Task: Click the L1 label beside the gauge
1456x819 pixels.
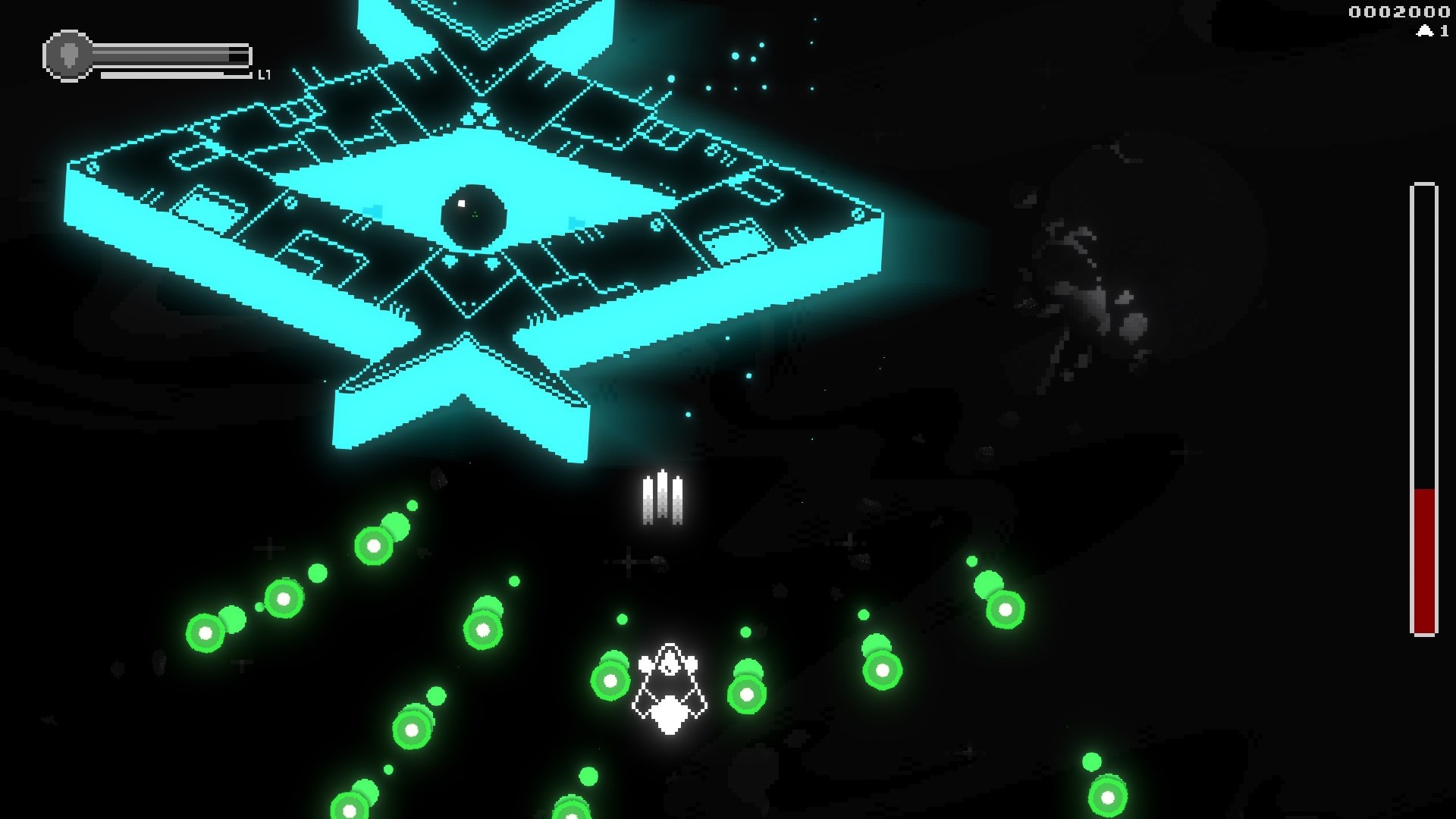Action: (265, 75)
